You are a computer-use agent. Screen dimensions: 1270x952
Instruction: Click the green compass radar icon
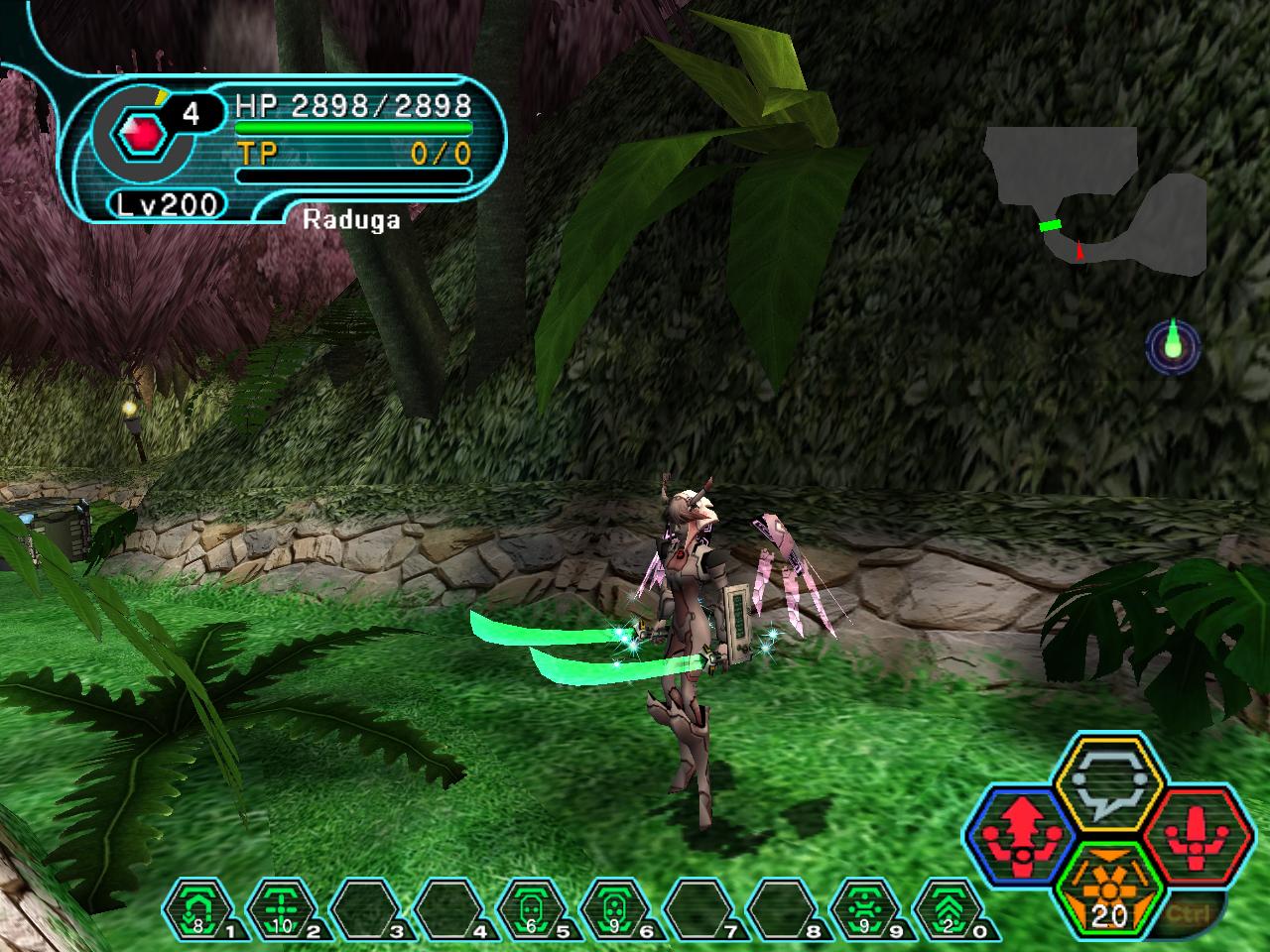coord(1174,347)
